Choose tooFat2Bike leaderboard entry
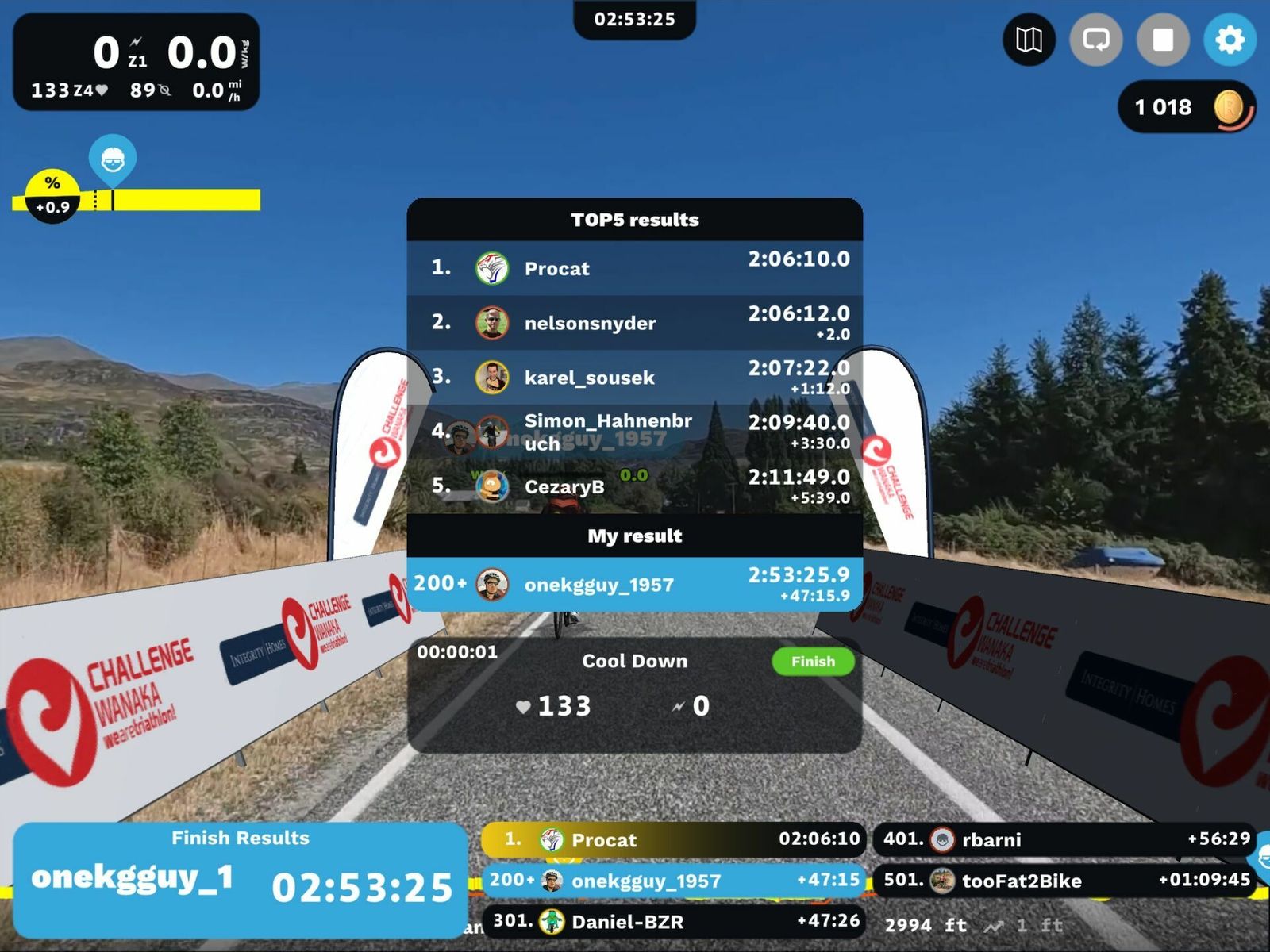The image size is (1270, 952). 1064,881
